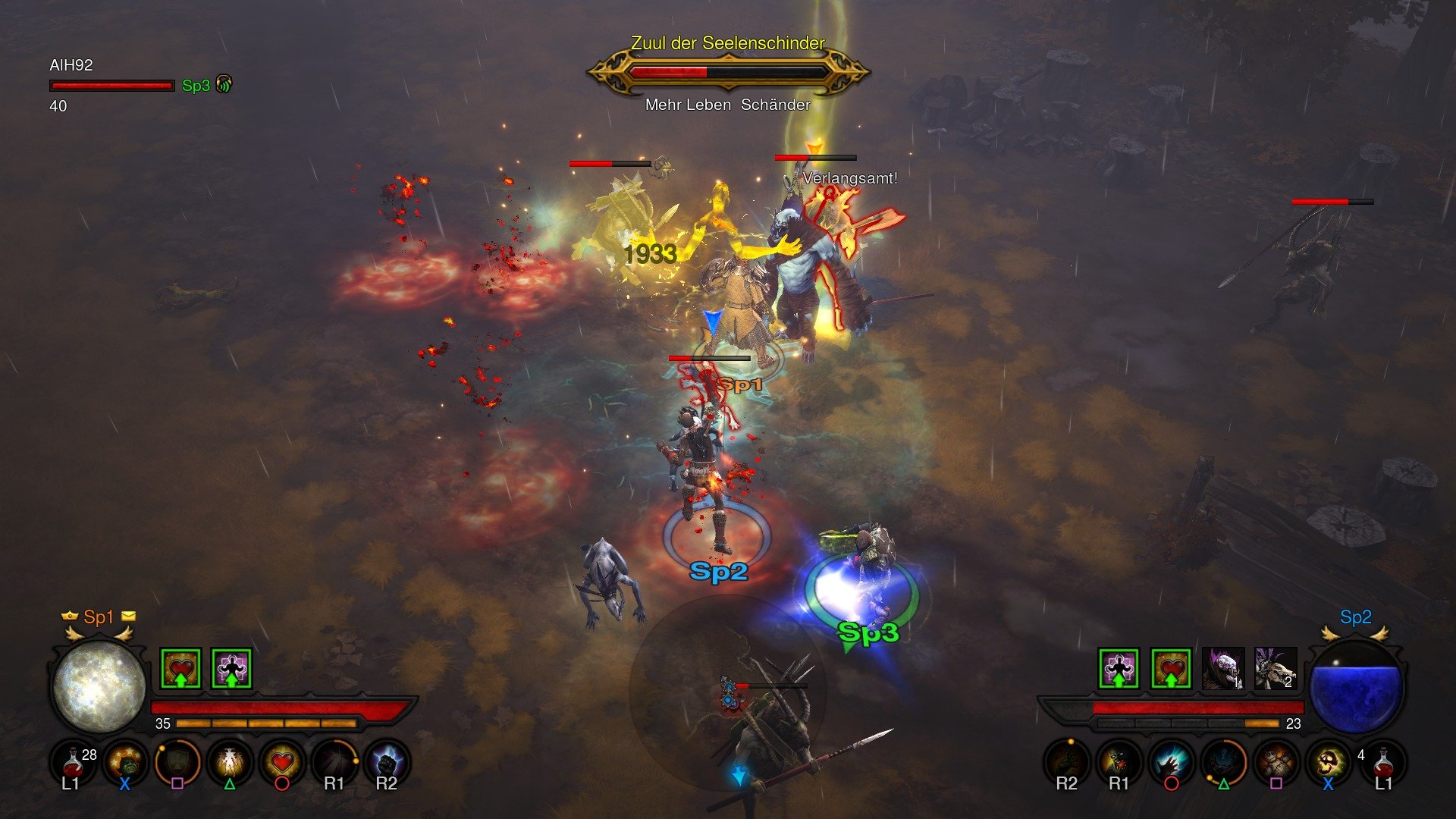Click the green-faced summon skill next to X
The height and width of the screenshot is (819, 1456).
[x=125, y=762]
